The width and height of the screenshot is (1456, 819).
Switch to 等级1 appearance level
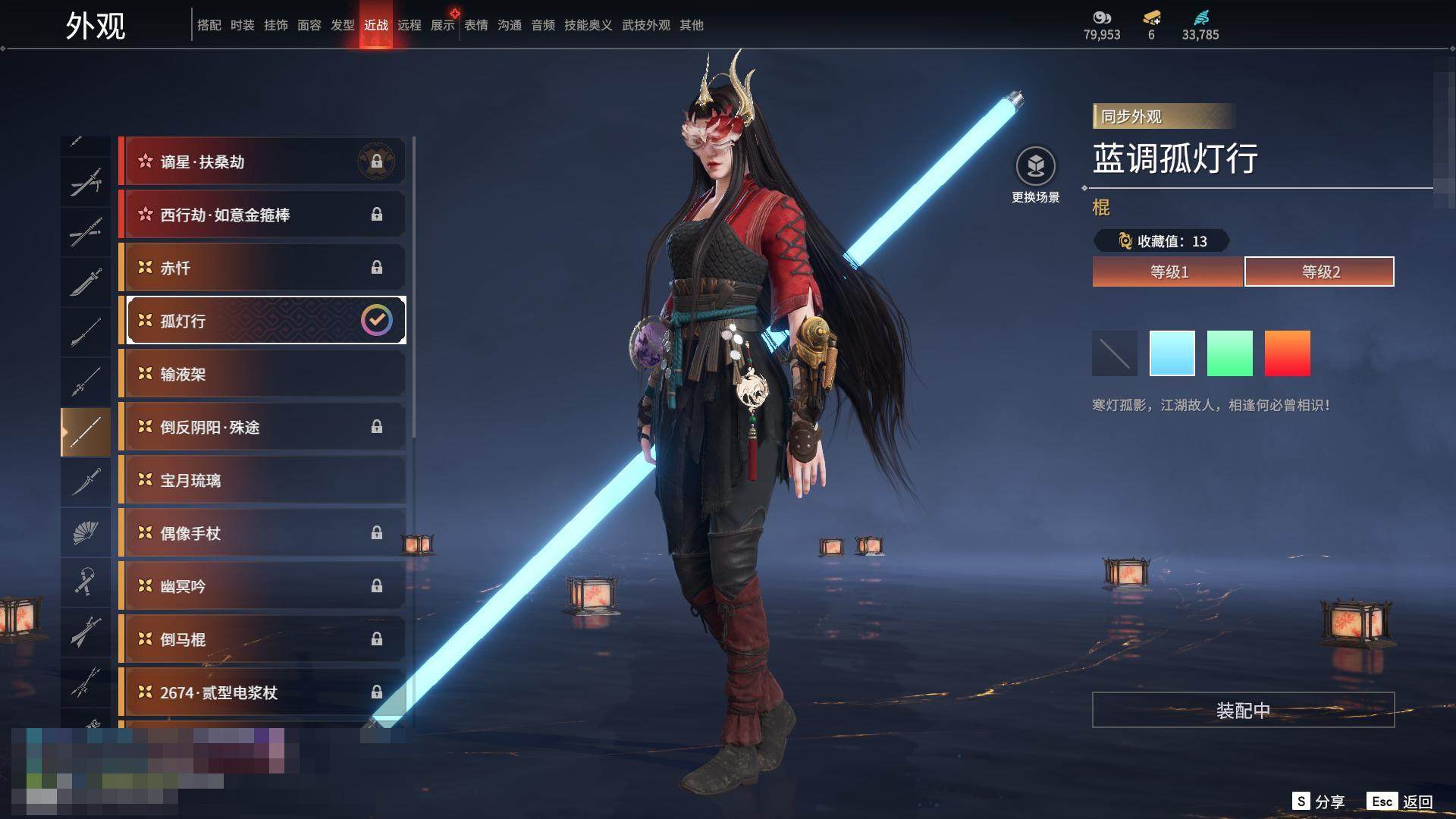click(1168, 271)
